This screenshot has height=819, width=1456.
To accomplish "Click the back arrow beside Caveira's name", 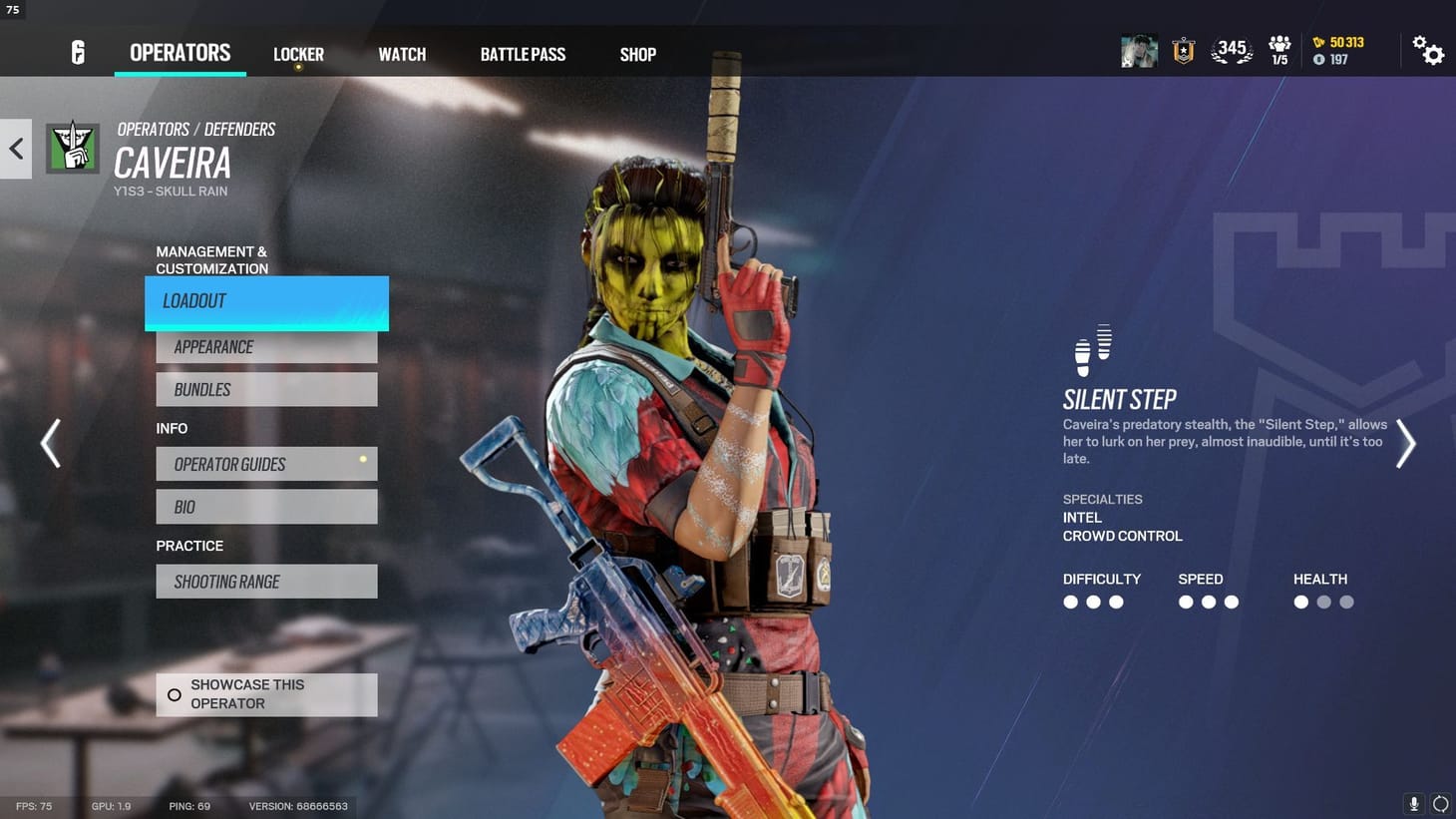I will pyautogui.click(x=15, y=148).
